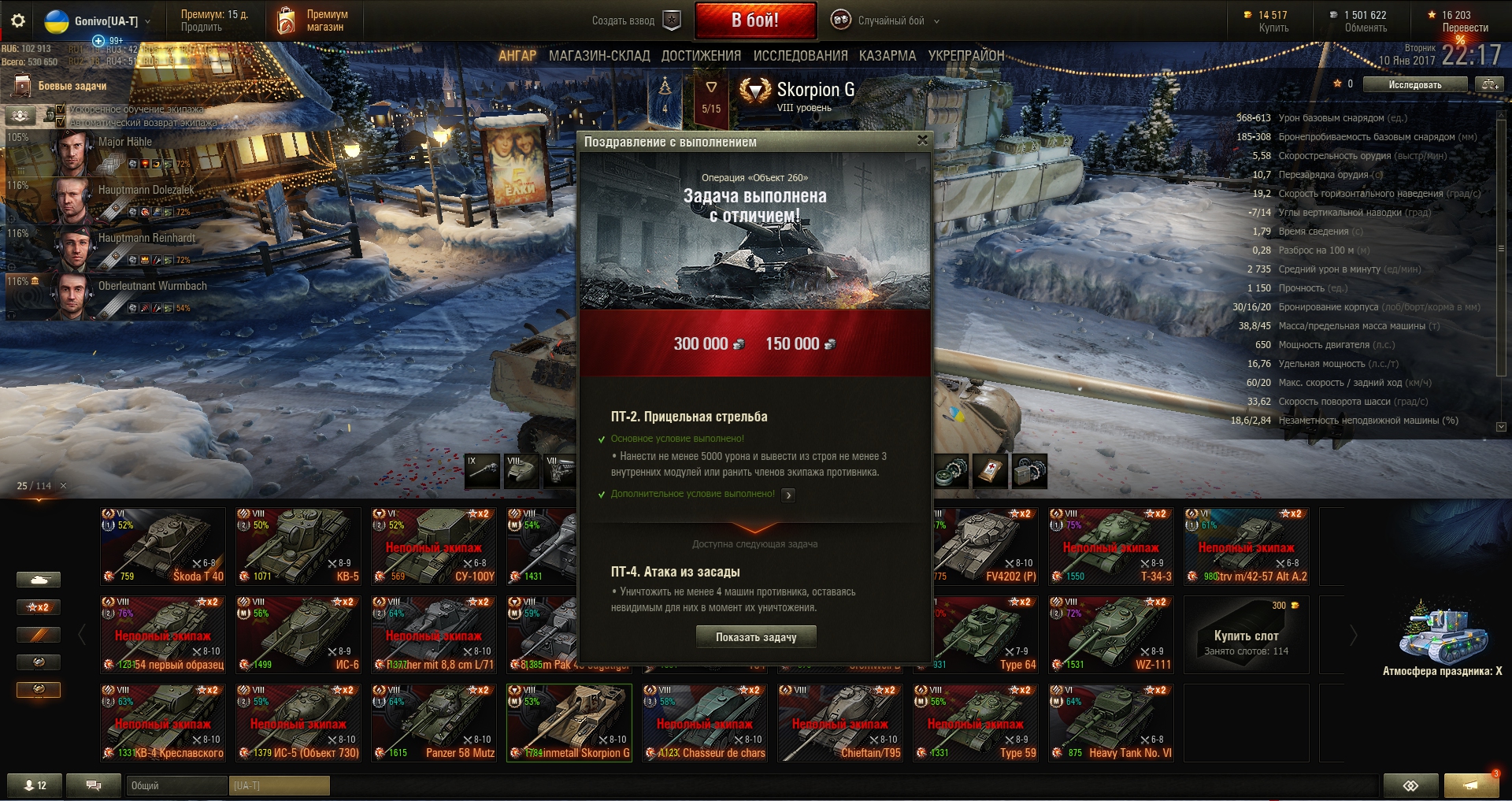Screen dimensions: 1512x801
Task: Click the 'Показать задачу' button
Action: [x=755, y=637]
